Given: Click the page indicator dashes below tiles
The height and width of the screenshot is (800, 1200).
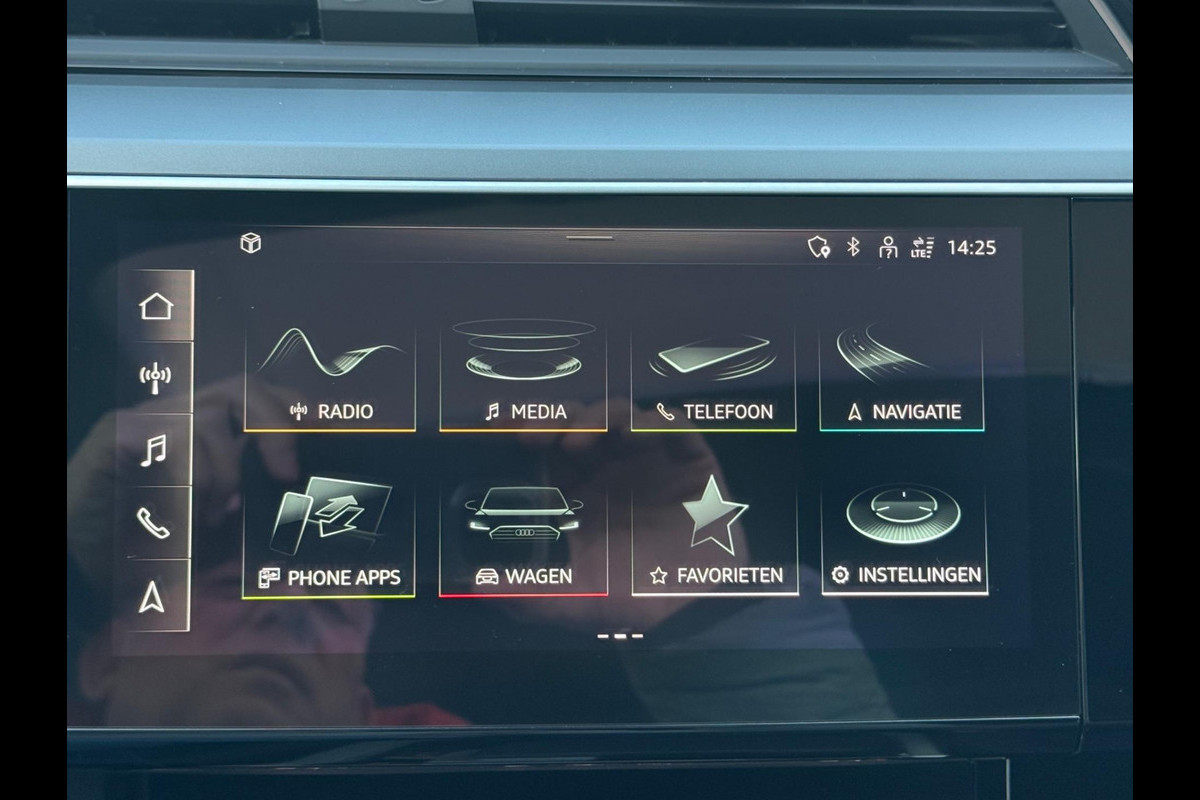Looking at the screenshot, I should [x=620, y=636].
